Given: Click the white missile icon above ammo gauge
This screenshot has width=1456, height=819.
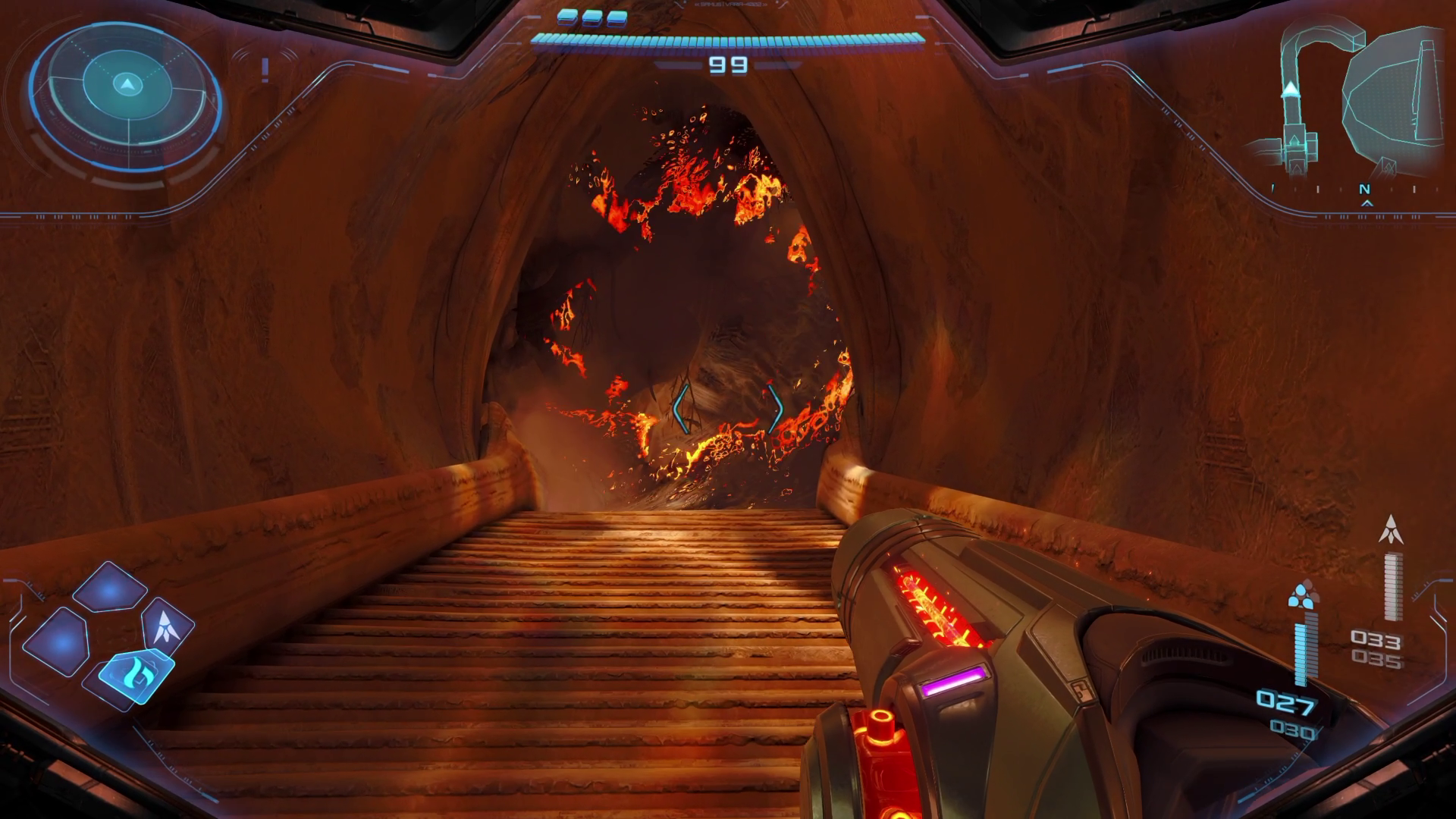Looking at the screenshot, I should point(1390,529).
